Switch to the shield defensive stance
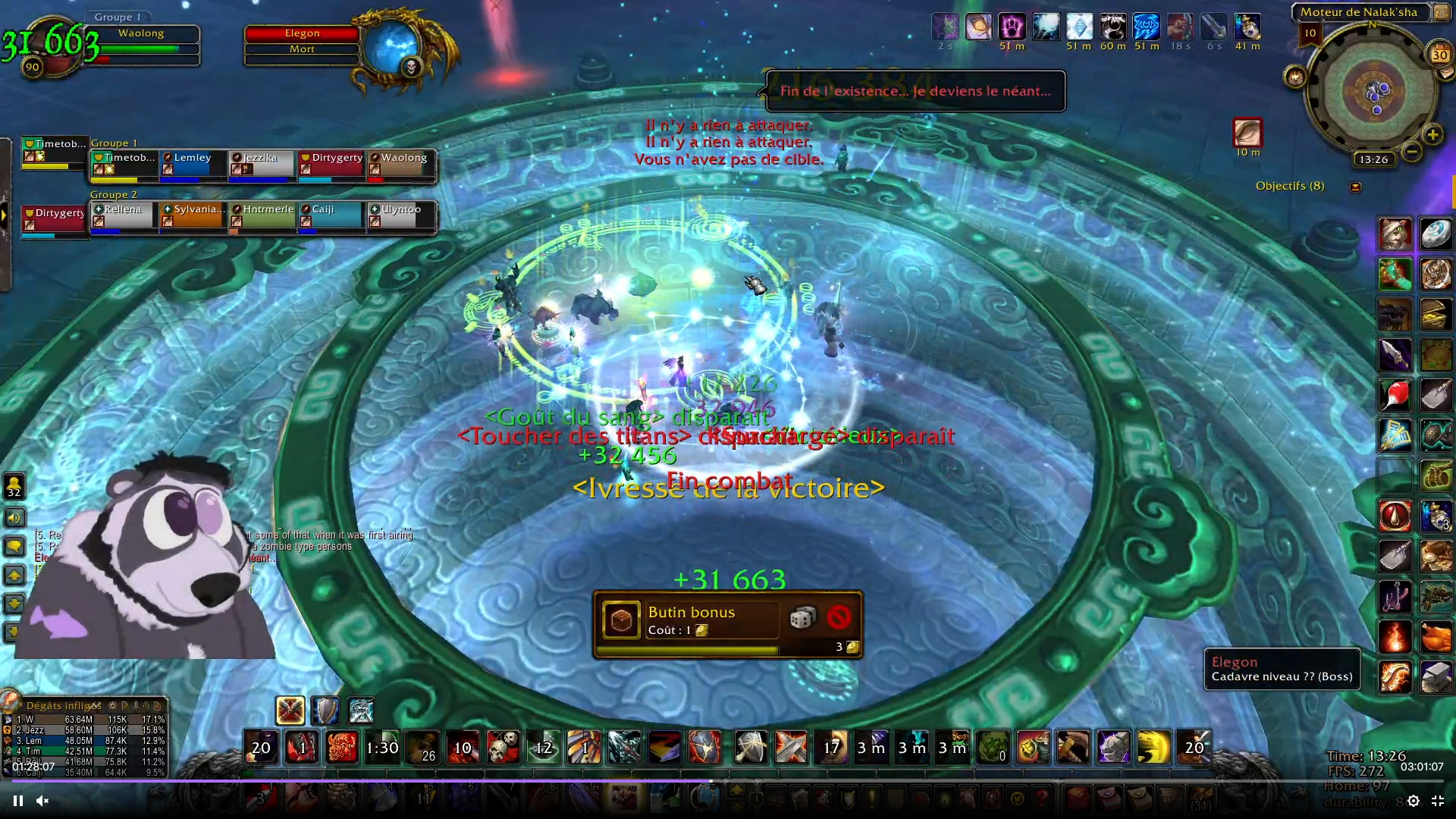 coord(325,711)
